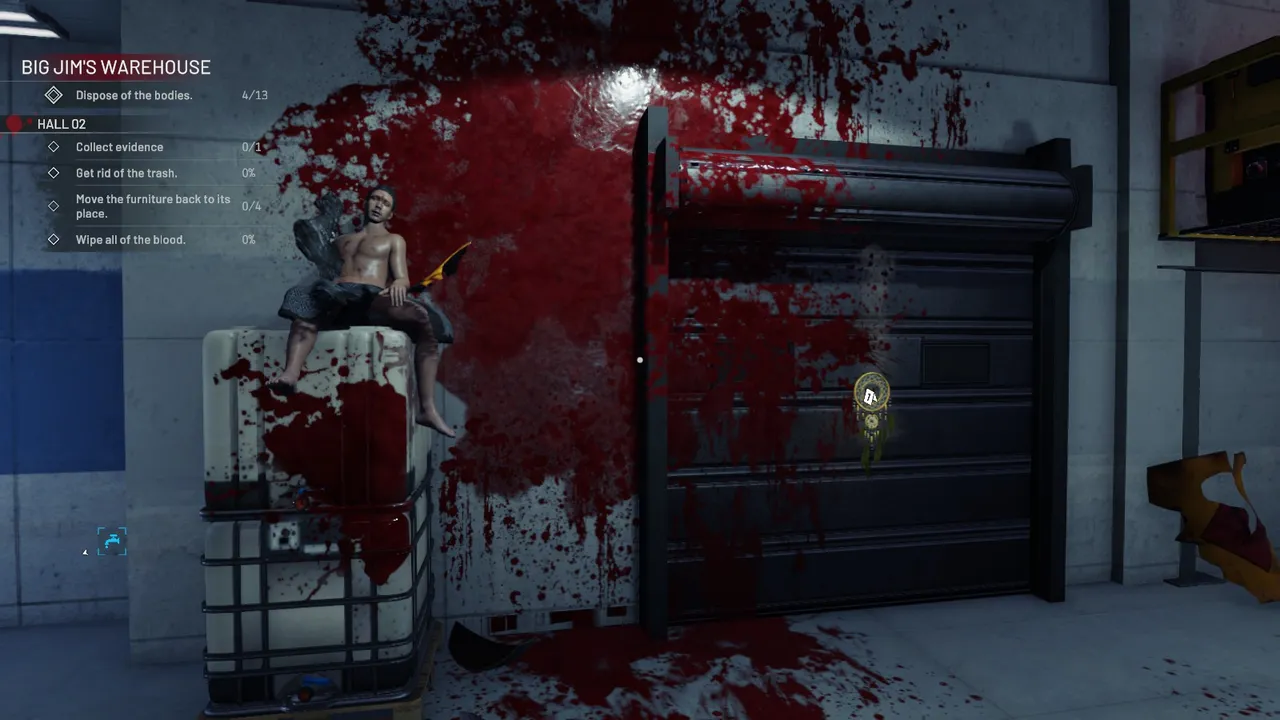This screenshot has width=1280, height=720.
Task: Select the Wipe all of the blood diamond icon
Action: point(54,239)
